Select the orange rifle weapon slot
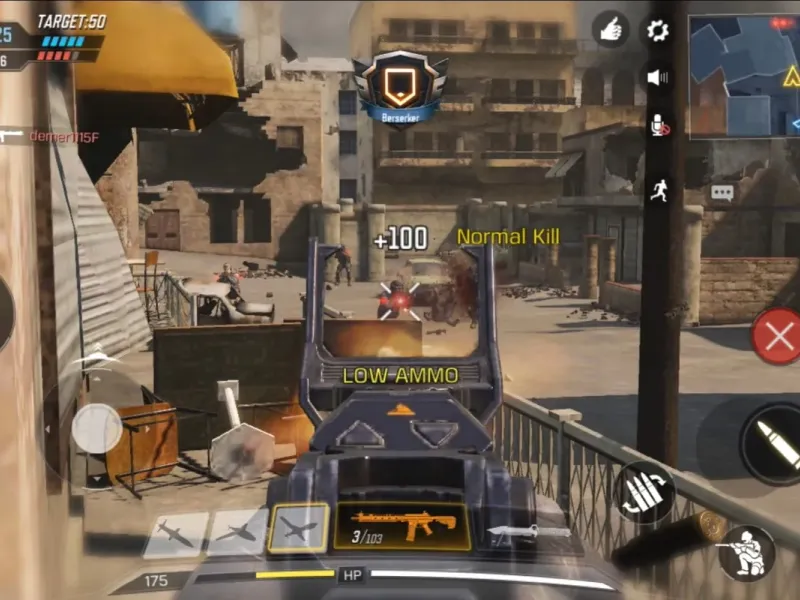The width and height of the screenshot is (800, 600). point(403,526)
